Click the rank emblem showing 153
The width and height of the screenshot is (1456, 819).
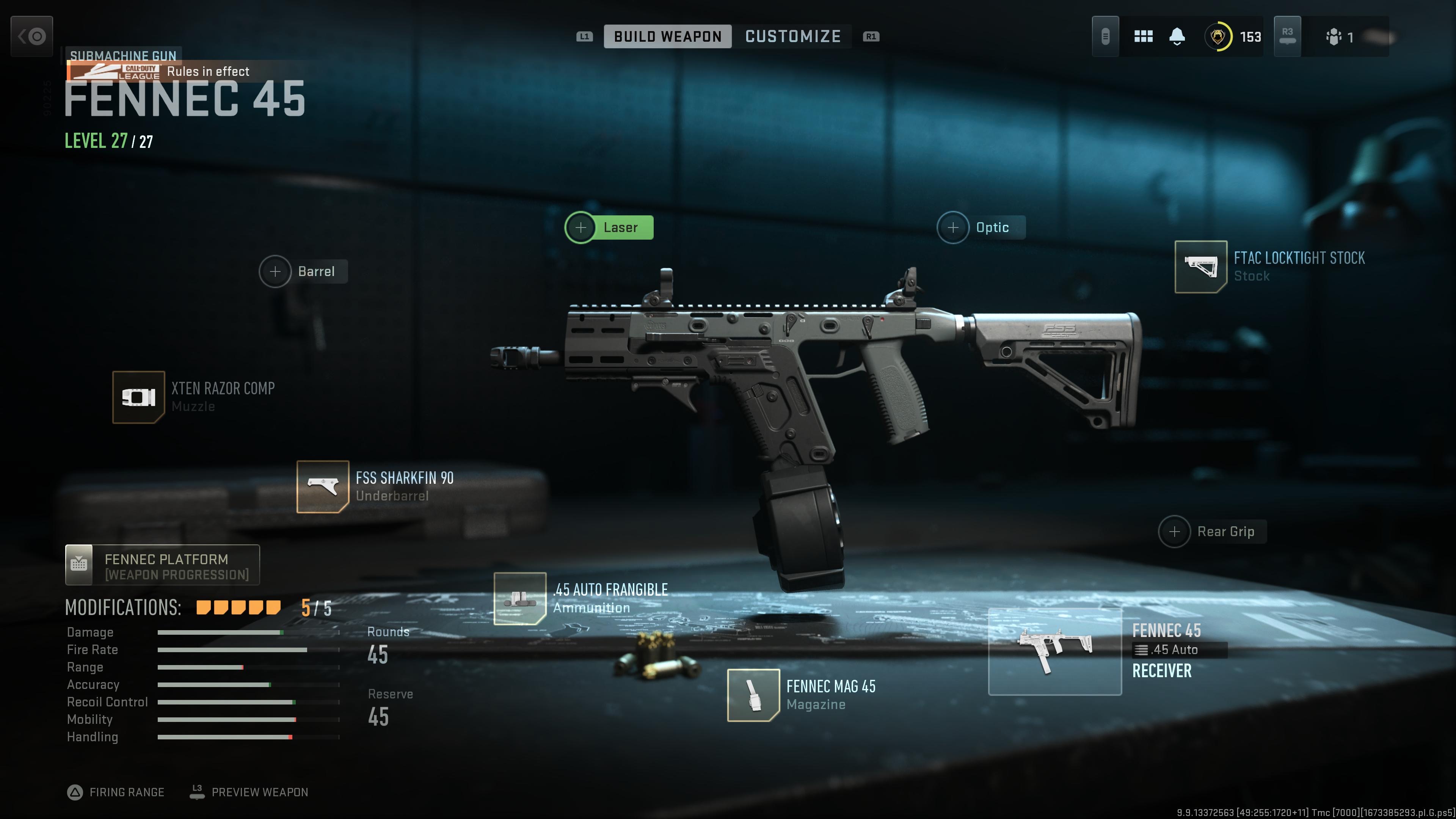pyautogui.click(x=1218, y=37)
